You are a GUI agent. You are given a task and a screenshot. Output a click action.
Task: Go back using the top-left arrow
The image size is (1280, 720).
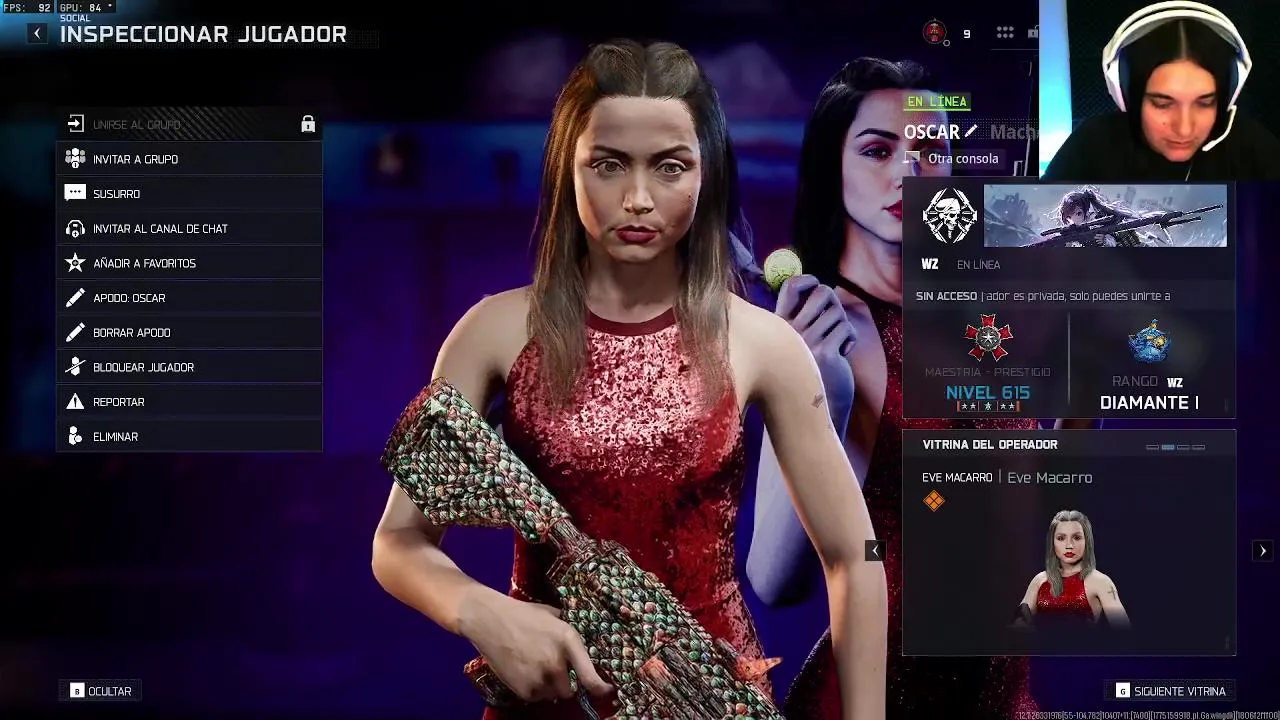(37, 34)
